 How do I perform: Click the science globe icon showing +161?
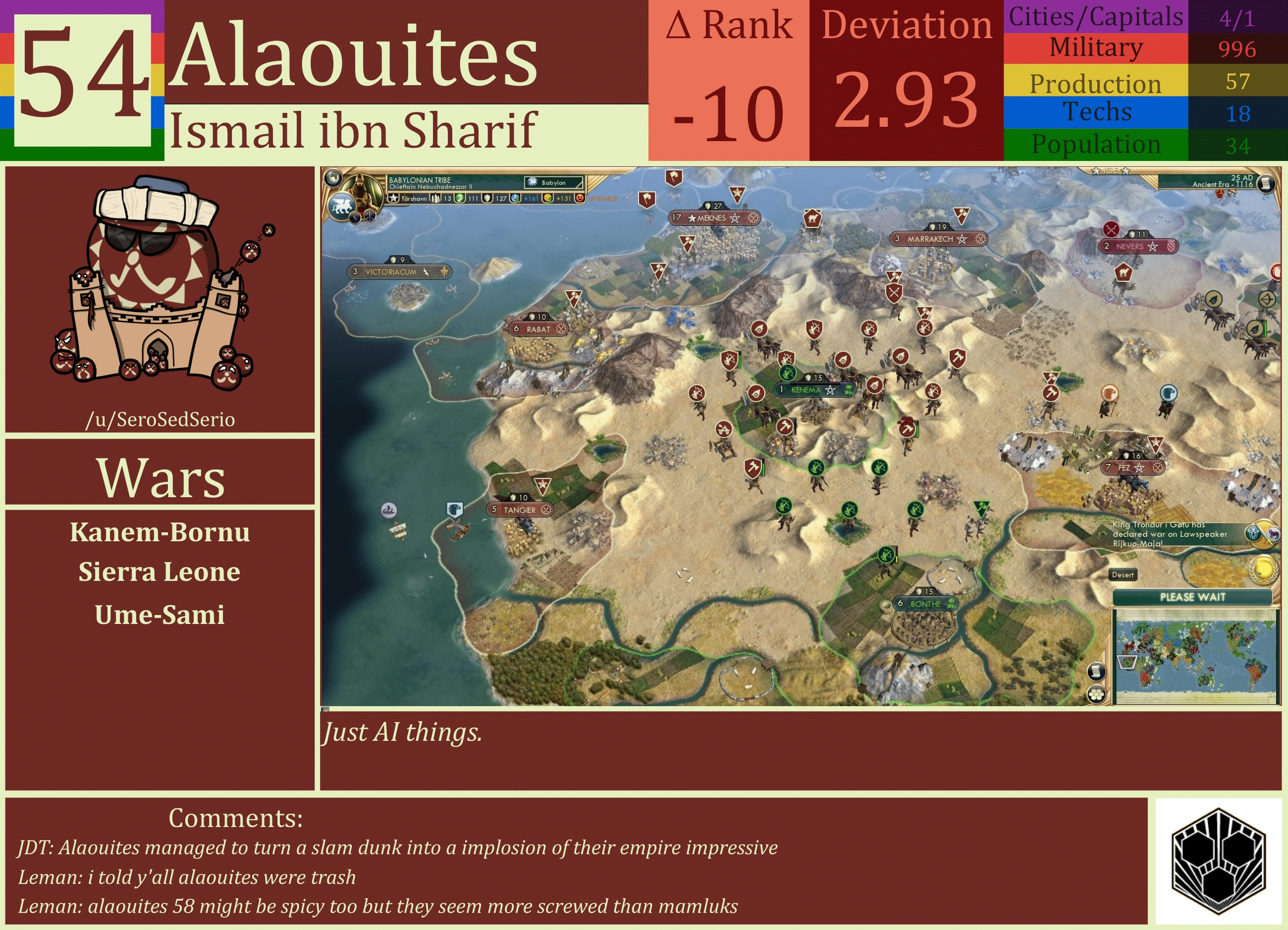(x=513, y=201)
